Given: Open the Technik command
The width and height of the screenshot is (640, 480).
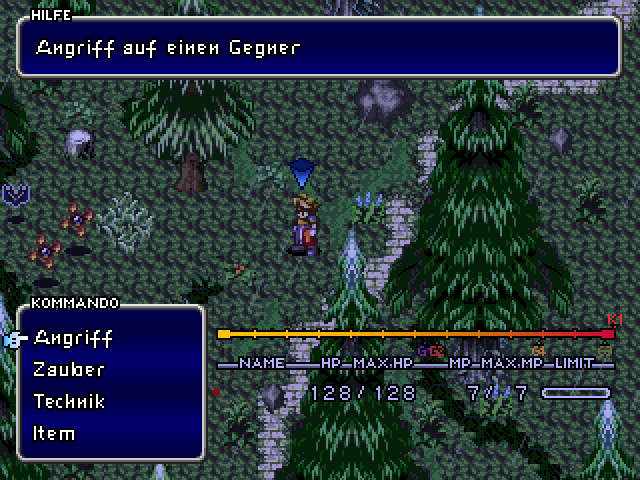Looking at the screenshot, I should click(x=69, y=401).
